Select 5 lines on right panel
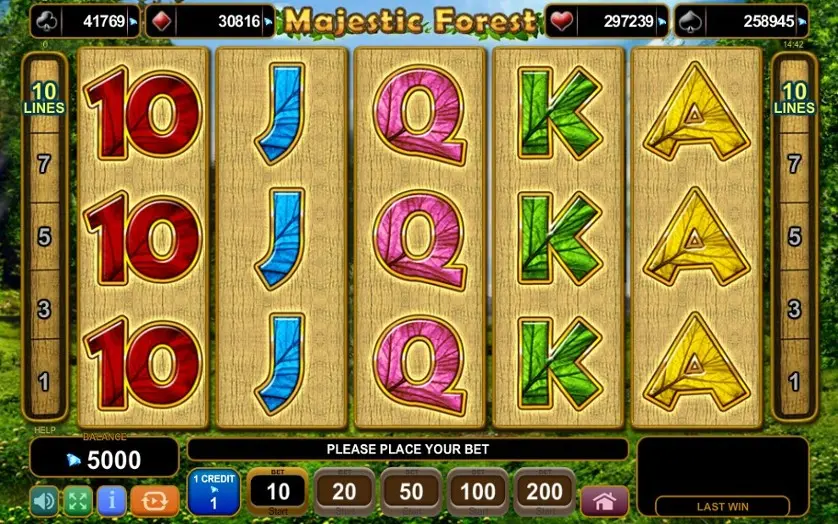Screen dimensions: 838x524 pos(794,237)
